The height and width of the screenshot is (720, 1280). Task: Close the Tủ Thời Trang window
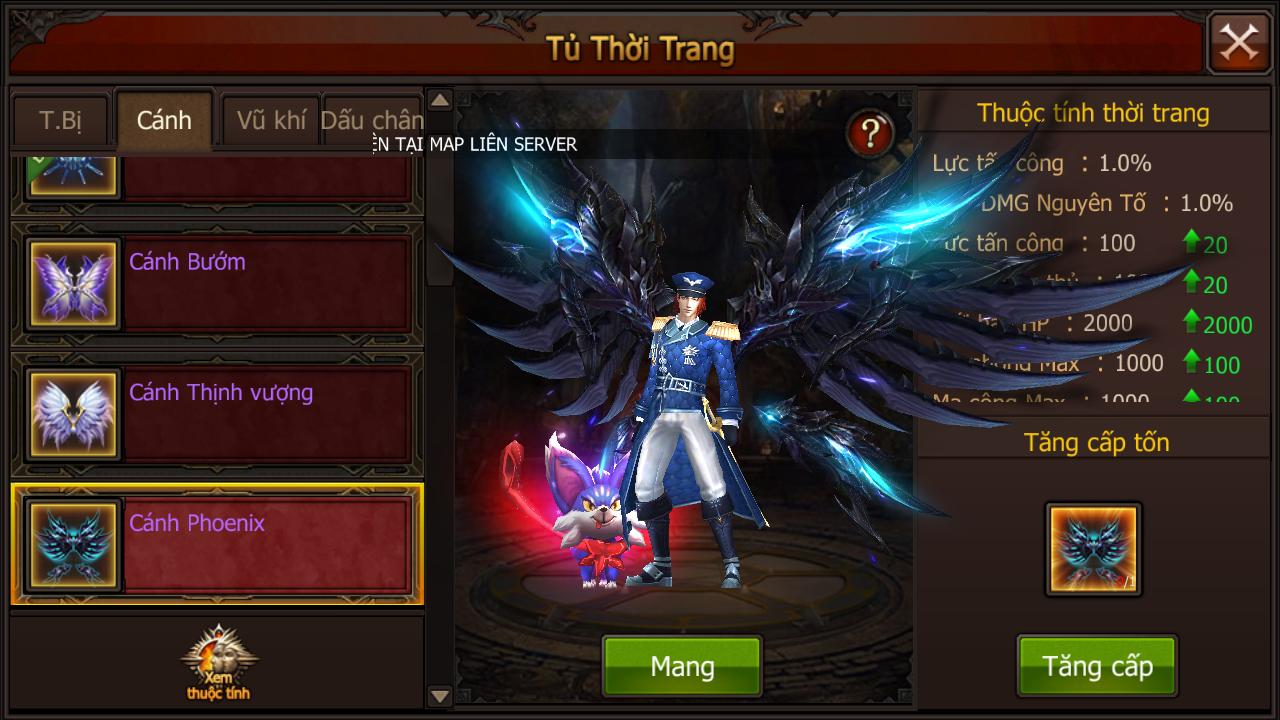click(x=1239, y=43)
